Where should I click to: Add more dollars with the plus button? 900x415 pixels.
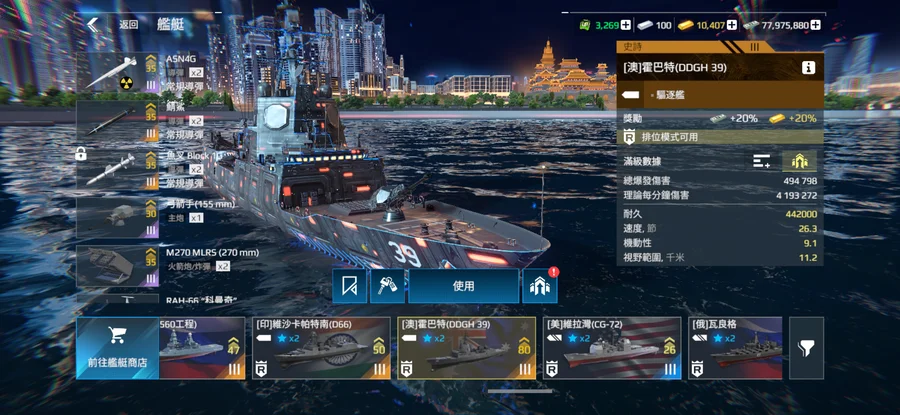816,24
